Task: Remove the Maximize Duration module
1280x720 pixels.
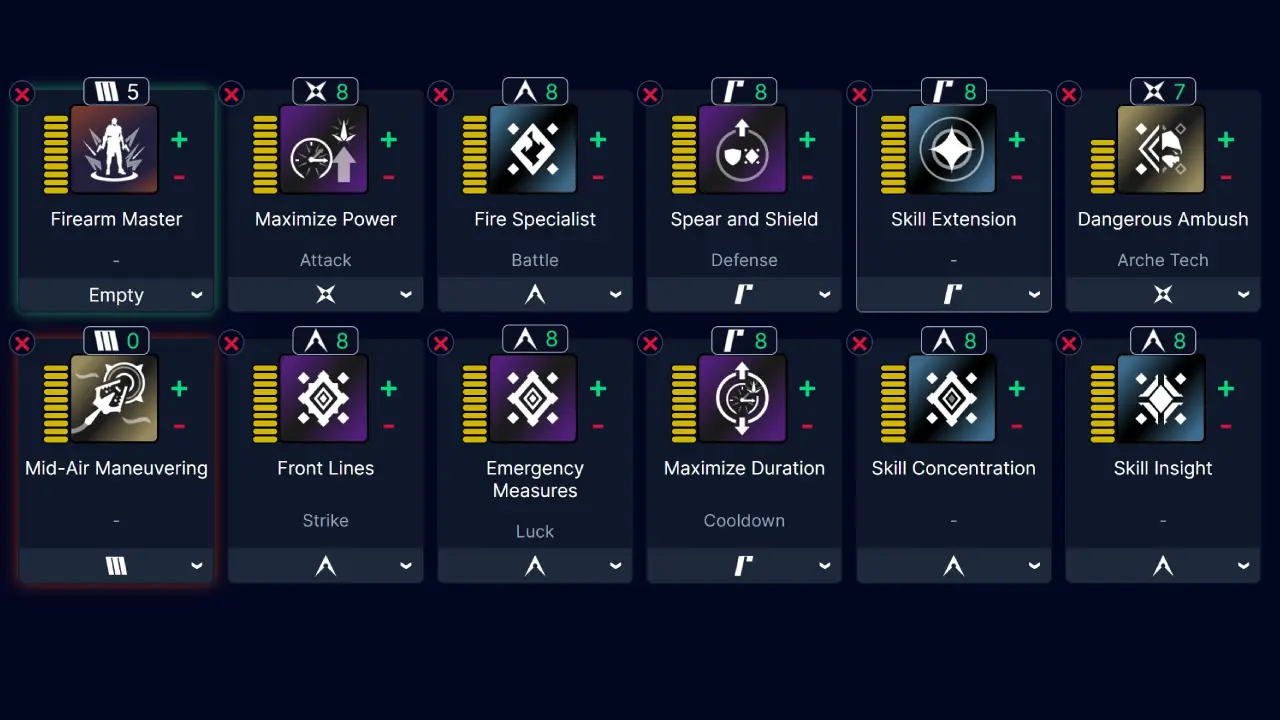Action: point(650,343)
